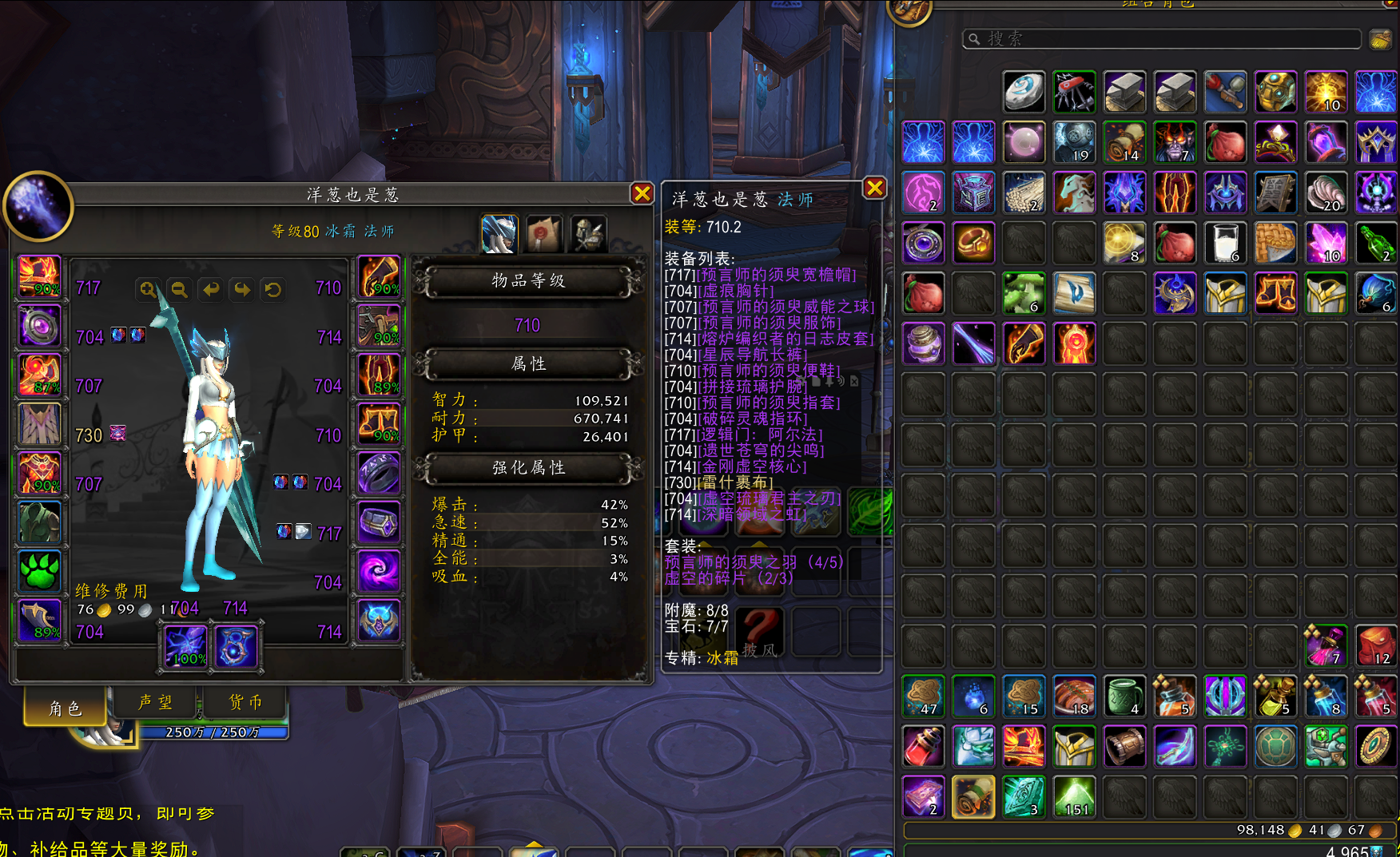Use the glass of milk item
Screen dimensions: 1400x857
pyautogui.click(x=1224, y=243)
